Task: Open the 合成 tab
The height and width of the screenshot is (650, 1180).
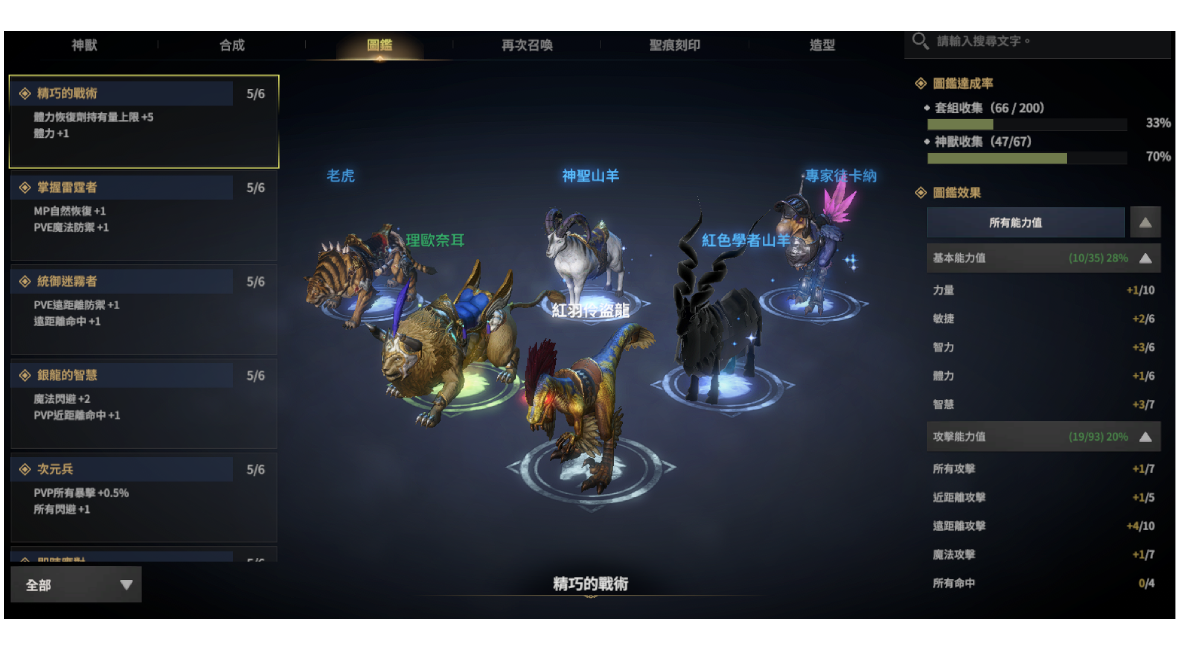Action: (232, 45)
